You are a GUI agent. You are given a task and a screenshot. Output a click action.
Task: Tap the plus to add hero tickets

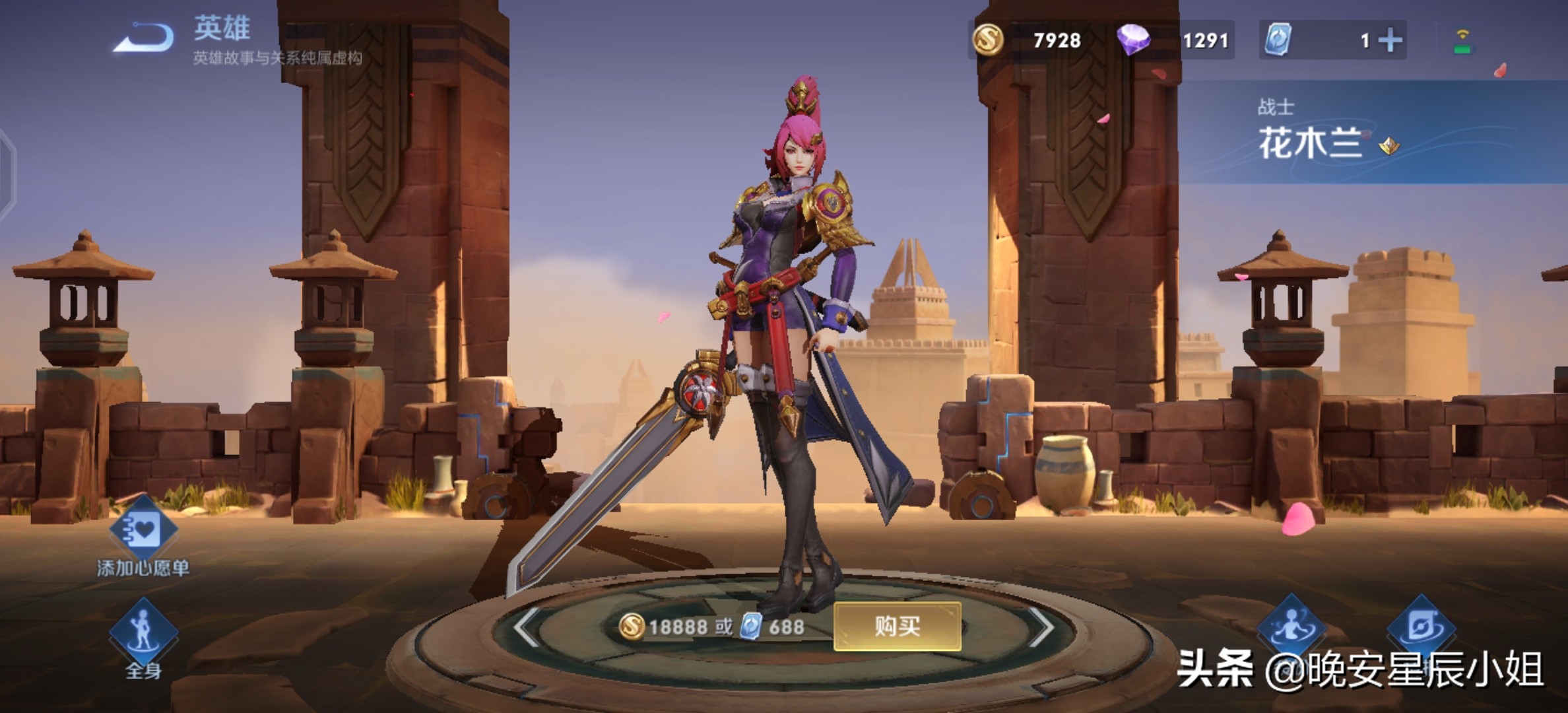[x=1390, y=41]
